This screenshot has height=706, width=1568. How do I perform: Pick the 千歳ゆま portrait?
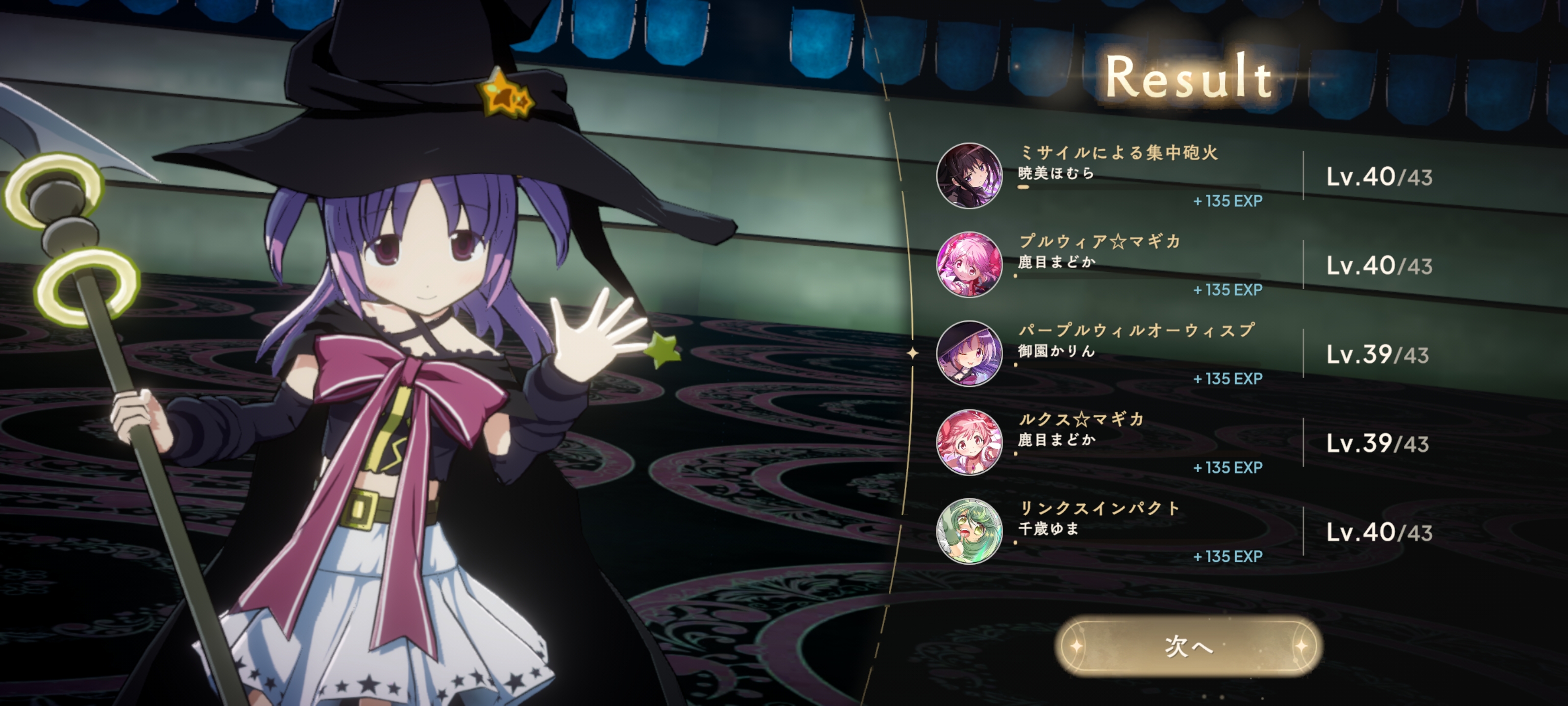pos(969,532)
